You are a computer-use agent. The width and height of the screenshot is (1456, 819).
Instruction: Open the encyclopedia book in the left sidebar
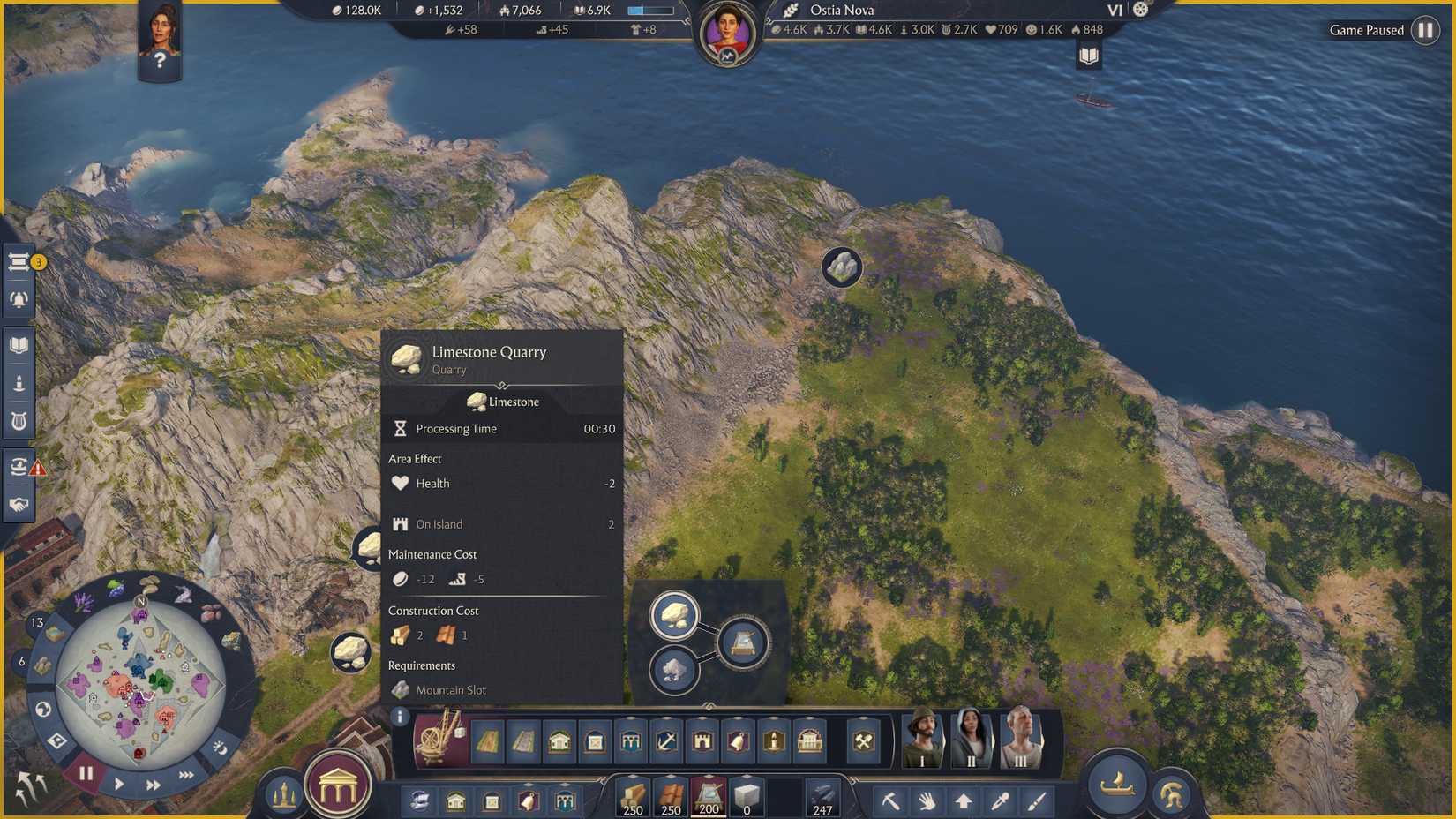[19, 342]
